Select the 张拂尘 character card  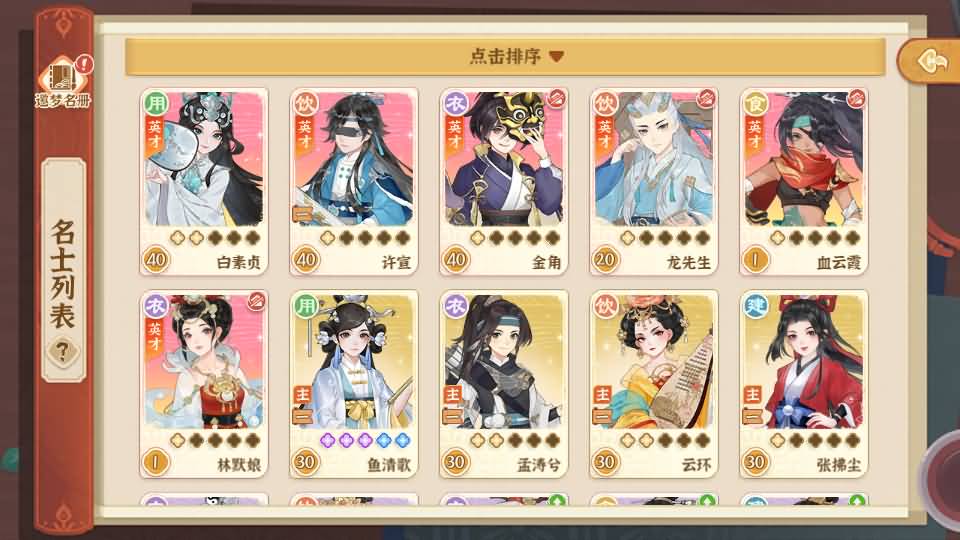point(804,382)
